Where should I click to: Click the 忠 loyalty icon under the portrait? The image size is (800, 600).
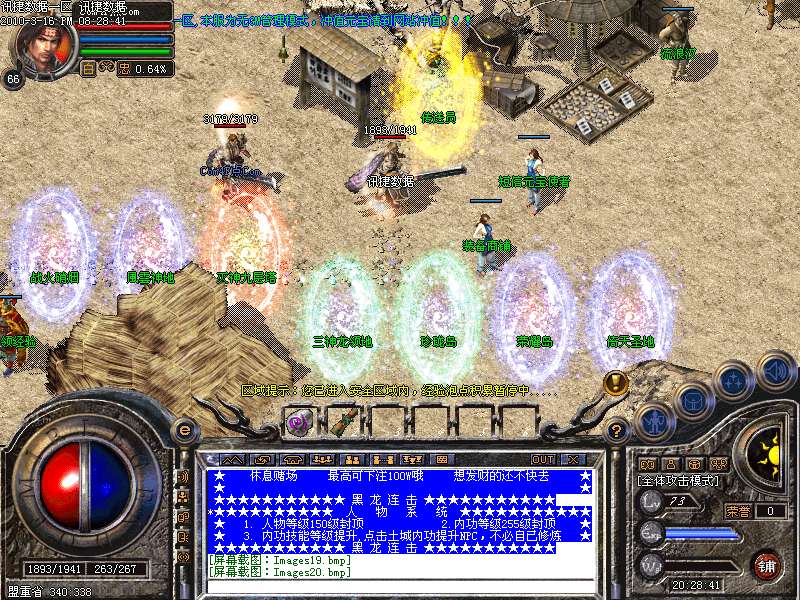click(124, 69)
